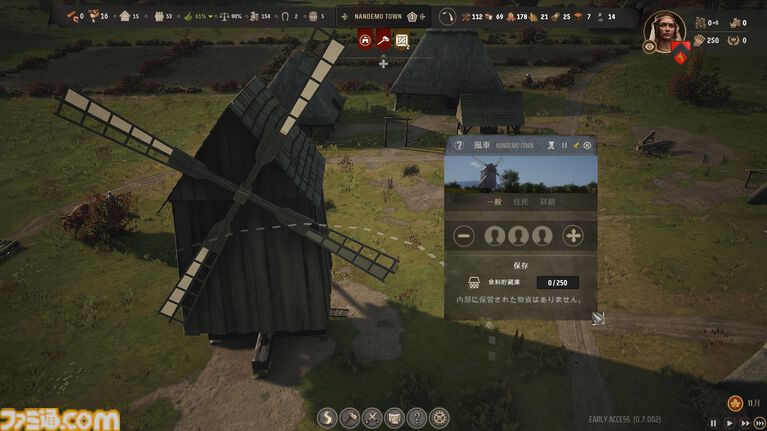
Task: Click the lord character portrait
Action: coord(663,27)
